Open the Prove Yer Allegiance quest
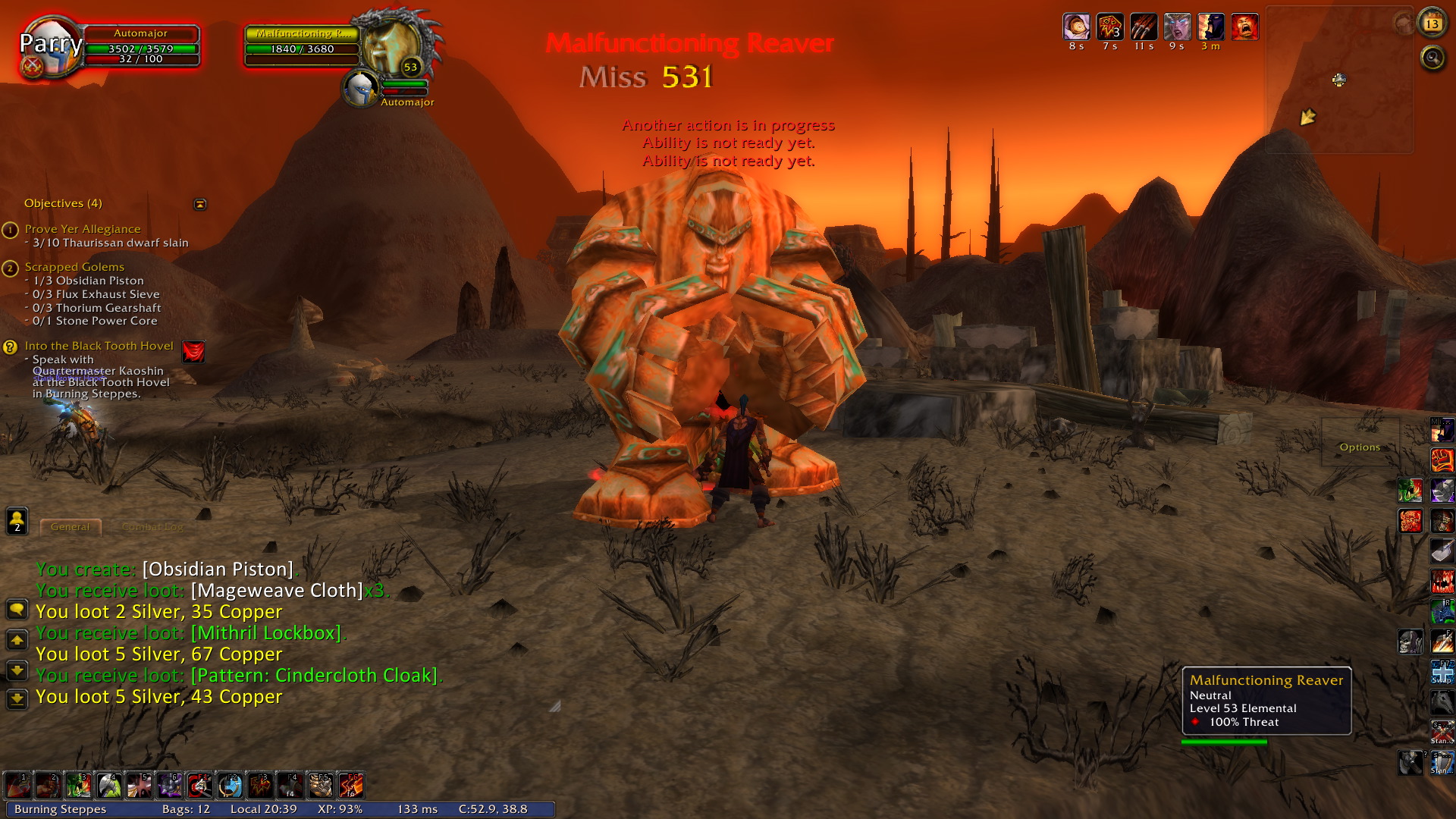Image resolution: width=1456 pixels, height=819 pixels. [x=83, y=229]
